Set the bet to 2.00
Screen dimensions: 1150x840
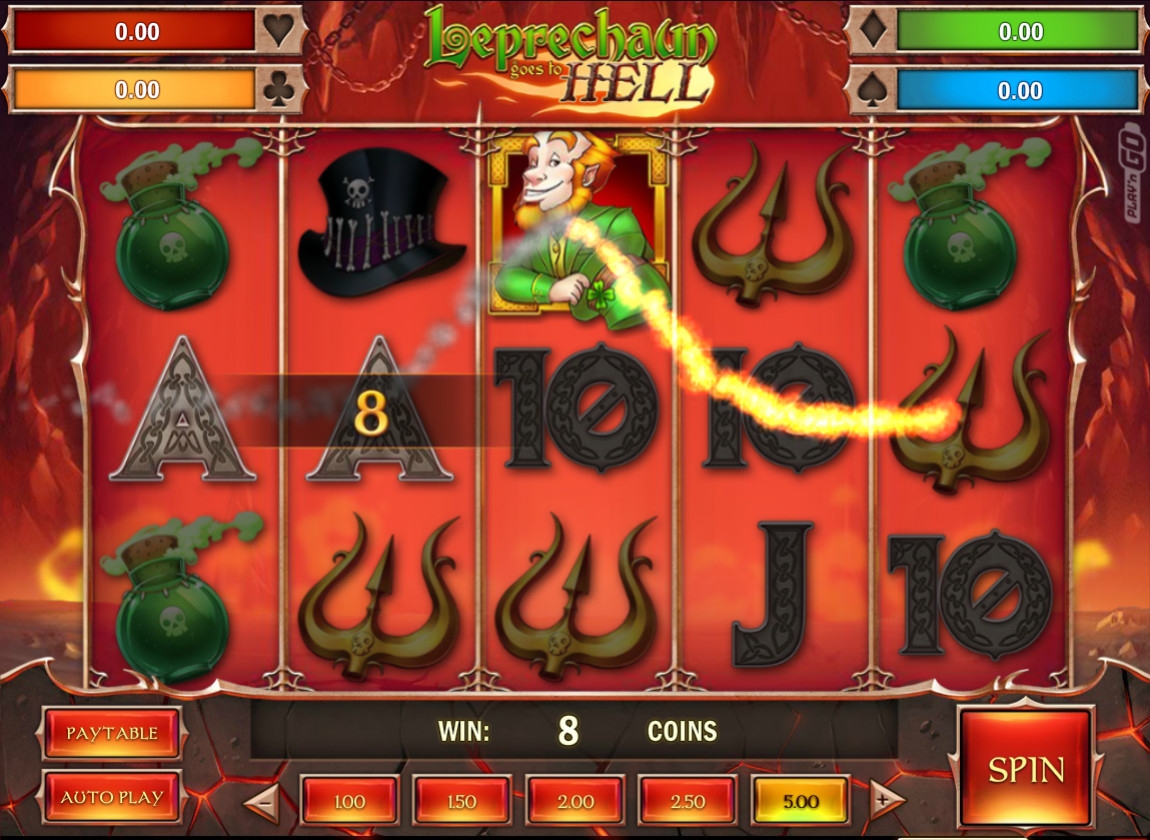(x=575, y=801)
